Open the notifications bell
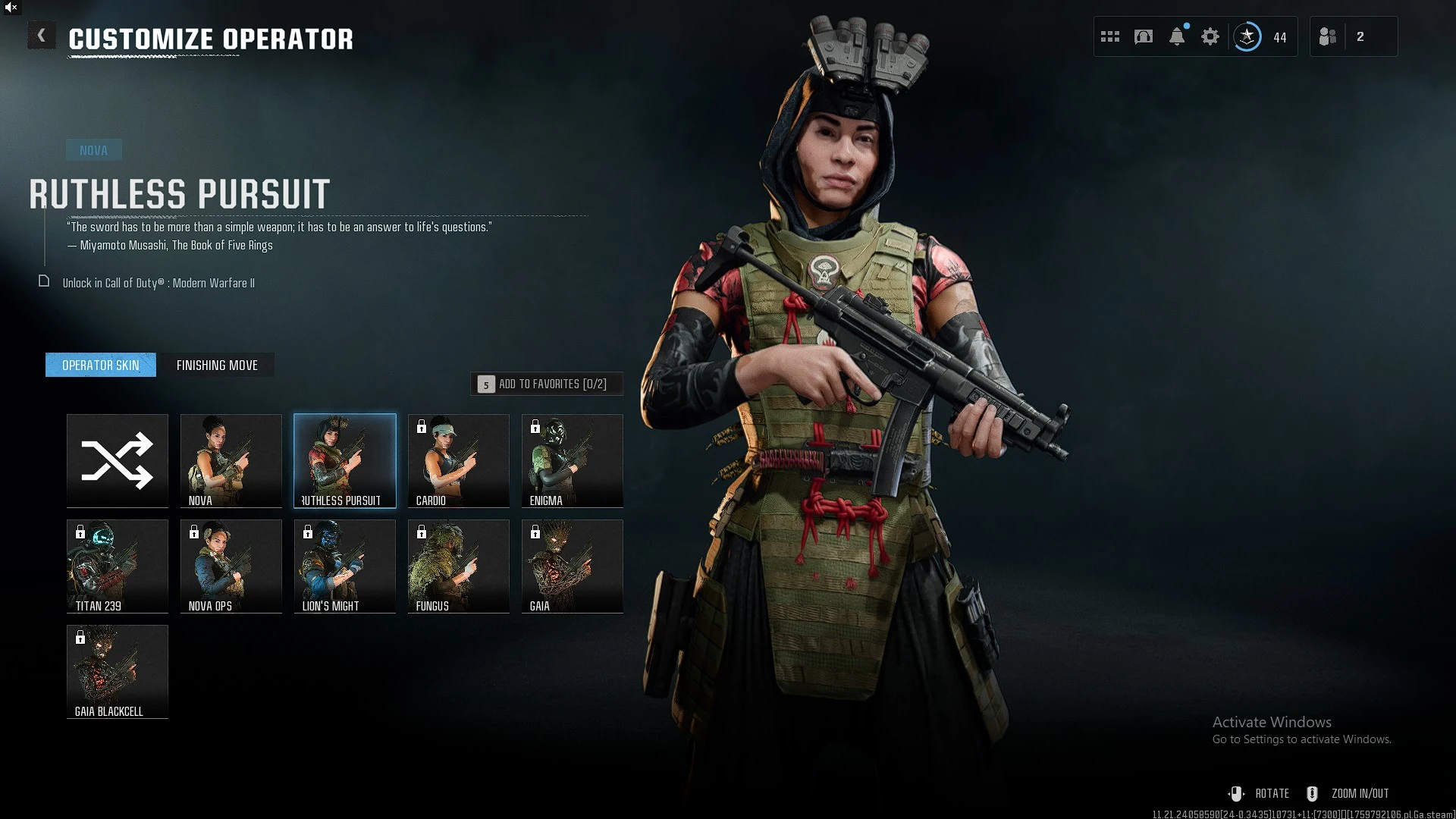Image resolution: width=1456 pixels, height=819 pixels. pos(1177,36)
